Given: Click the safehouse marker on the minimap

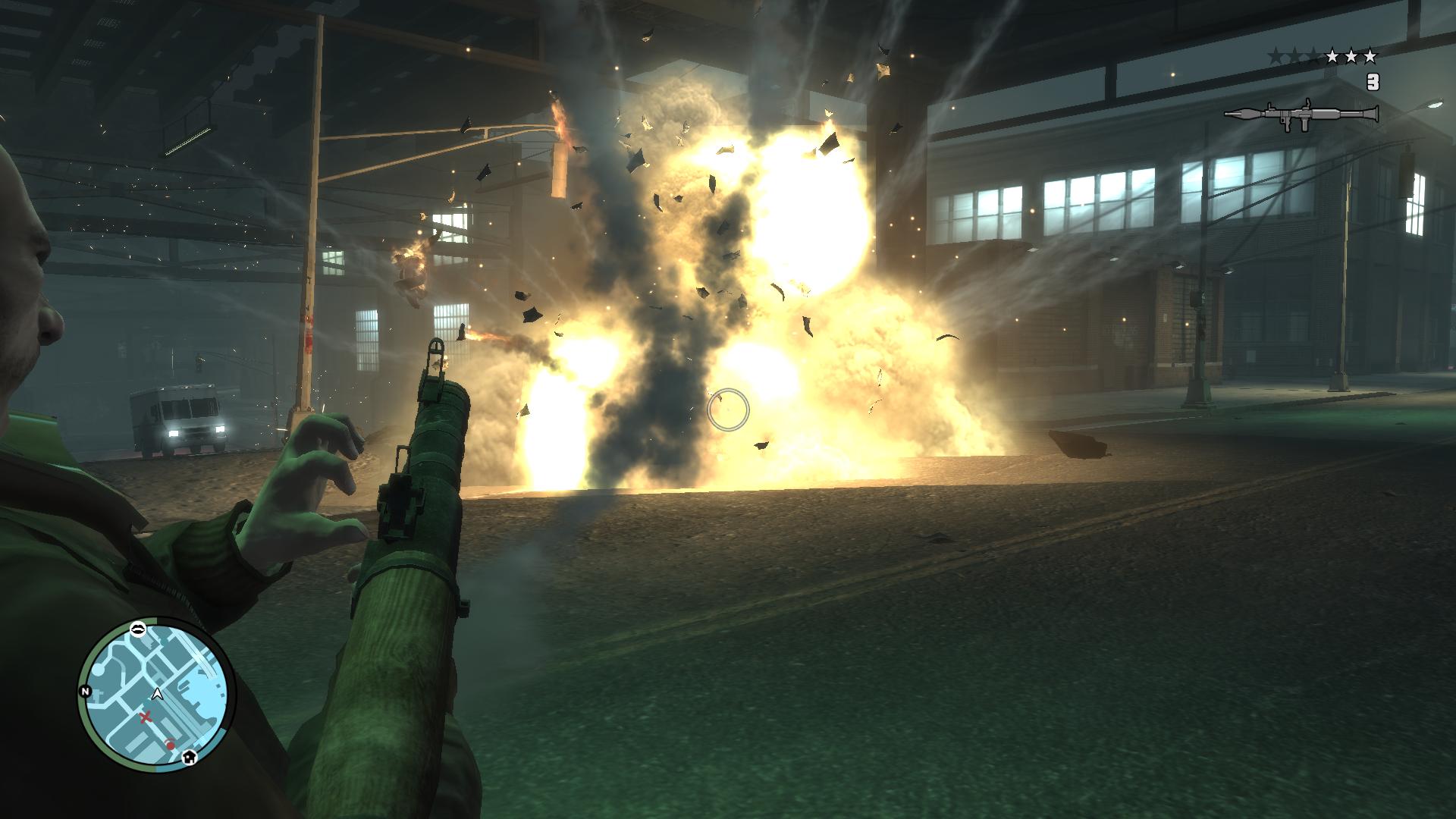Looking at the screenshot, I should [189, 755].
